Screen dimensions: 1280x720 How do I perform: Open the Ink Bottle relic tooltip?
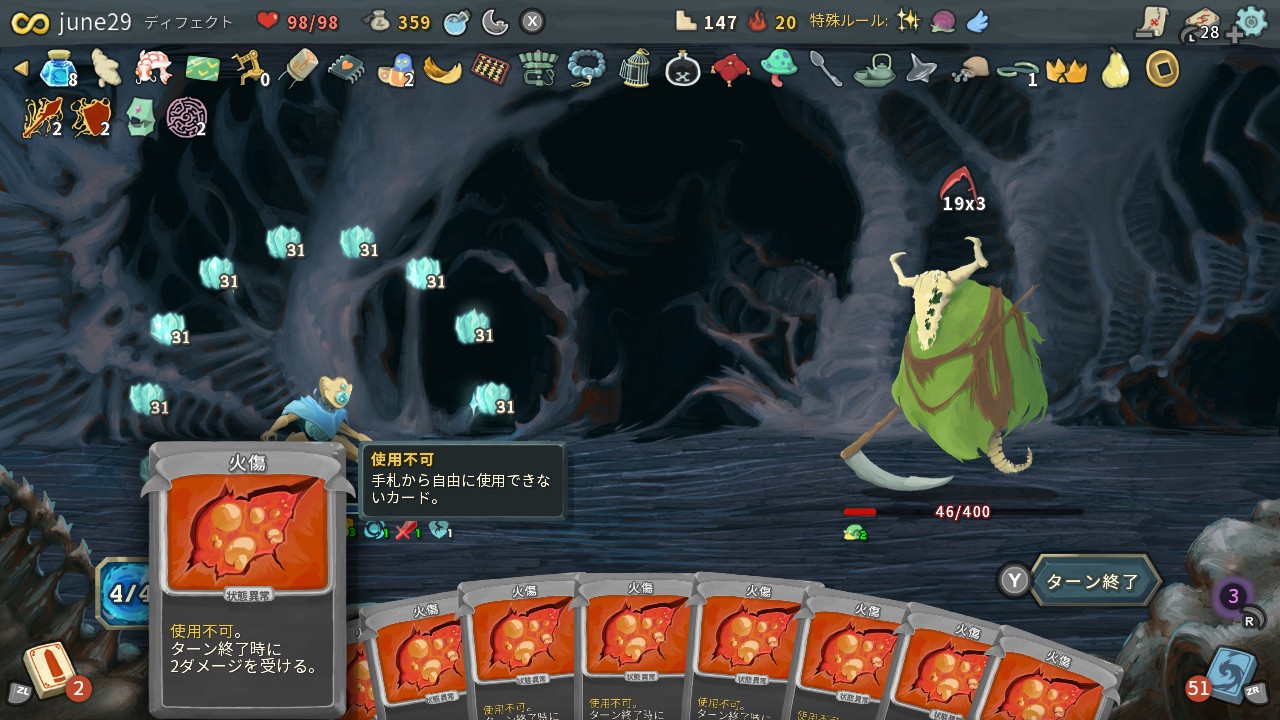tap(682, 70)
